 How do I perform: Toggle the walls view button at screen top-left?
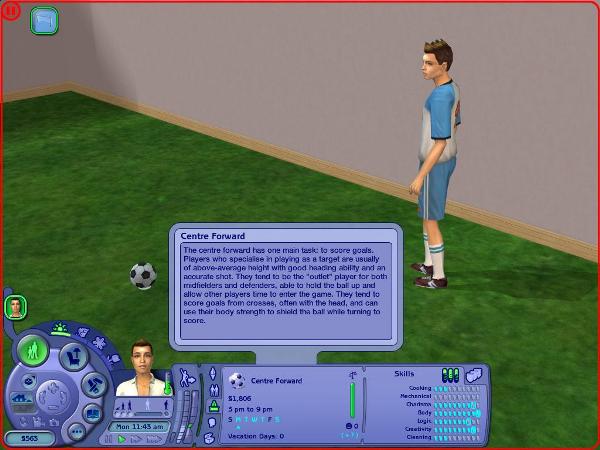pyautogui.click(x=44, y=20)
